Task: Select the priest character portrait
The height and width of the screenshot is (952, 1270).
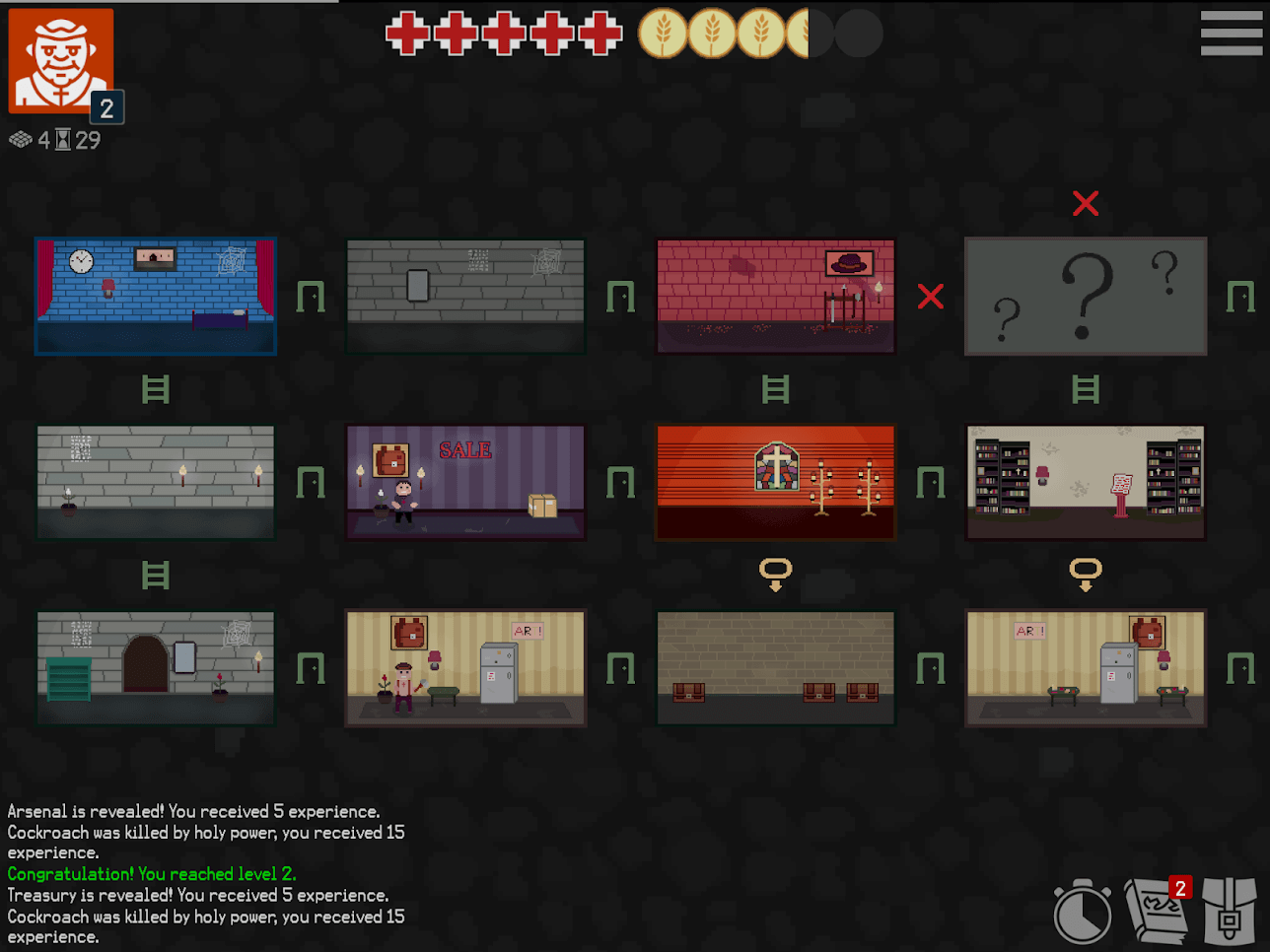Action: pyautogui.click(x=59, y=61)
